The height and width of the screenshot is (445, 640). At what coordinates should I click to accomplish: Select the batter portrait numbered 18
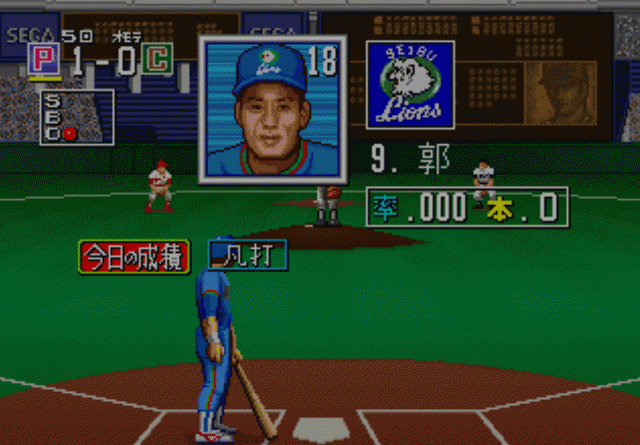click(272, 109)
